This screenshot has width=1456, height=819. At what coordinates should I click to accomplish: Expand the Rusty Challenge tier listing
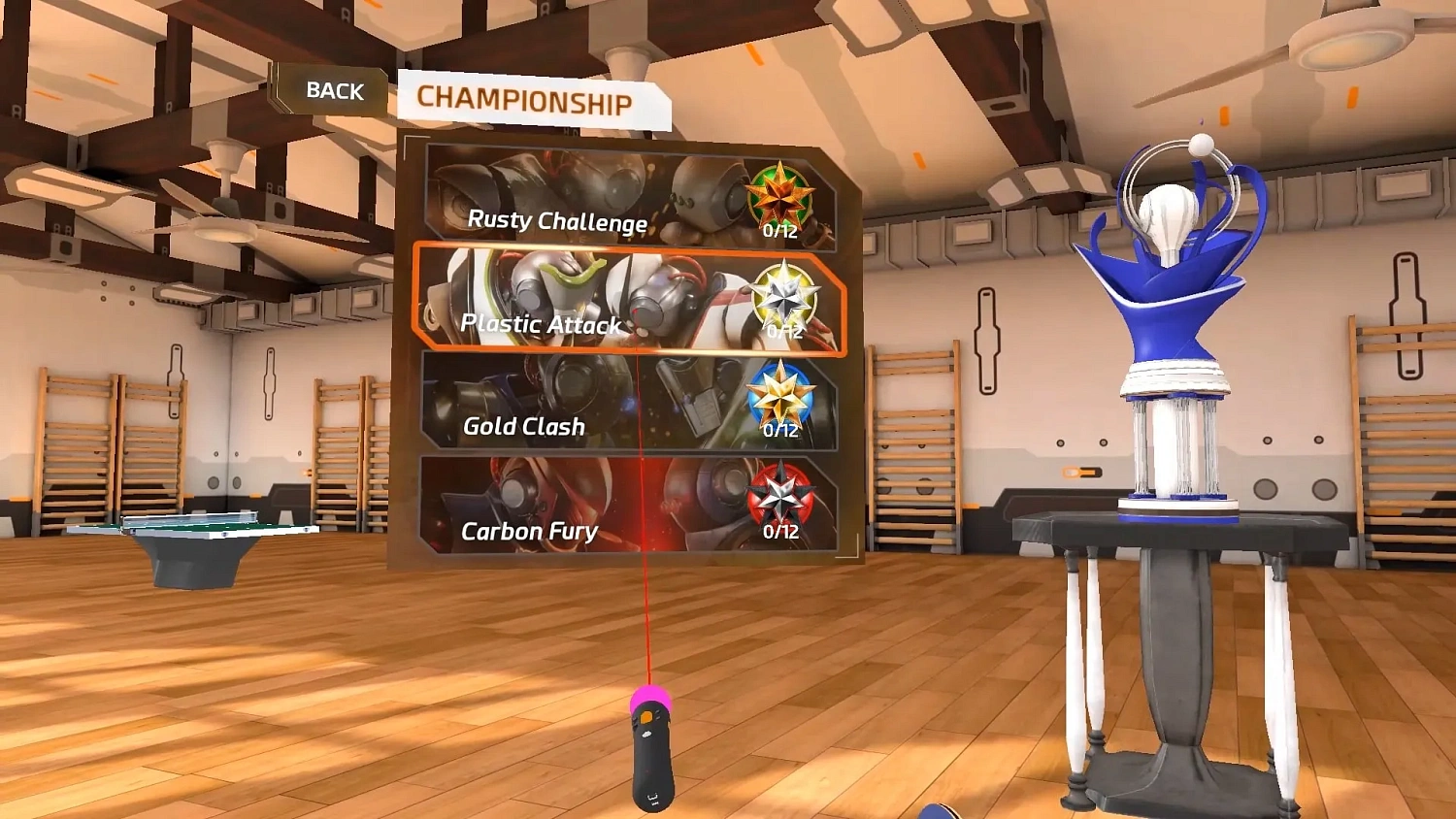(559, 222)
